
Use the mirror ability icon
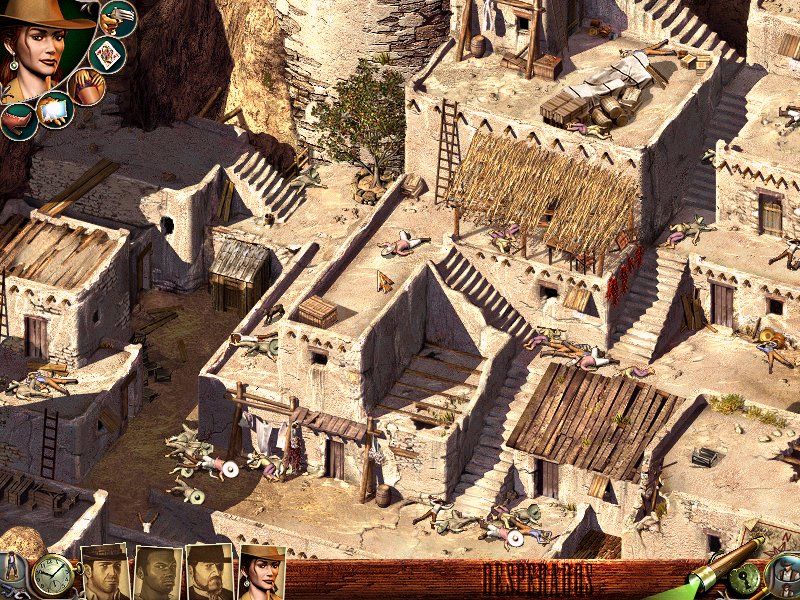click(53, 109)
